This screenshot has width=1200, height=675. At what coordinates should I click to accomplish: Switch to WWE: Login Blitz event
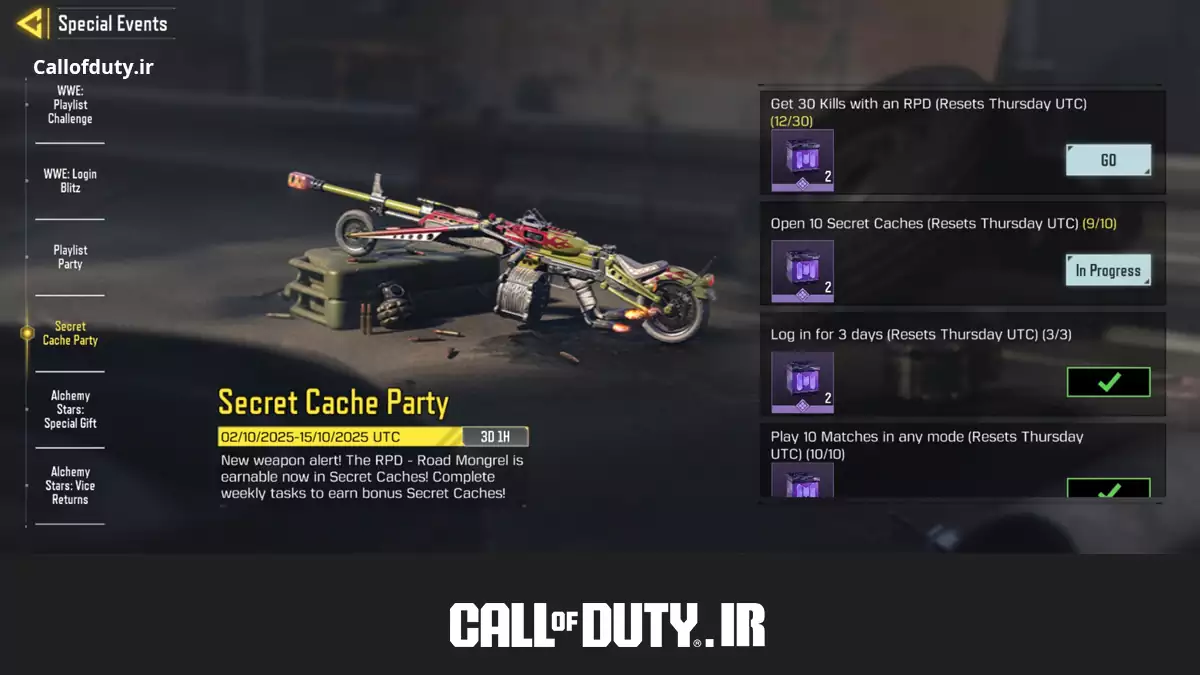[x=70, y=181]
